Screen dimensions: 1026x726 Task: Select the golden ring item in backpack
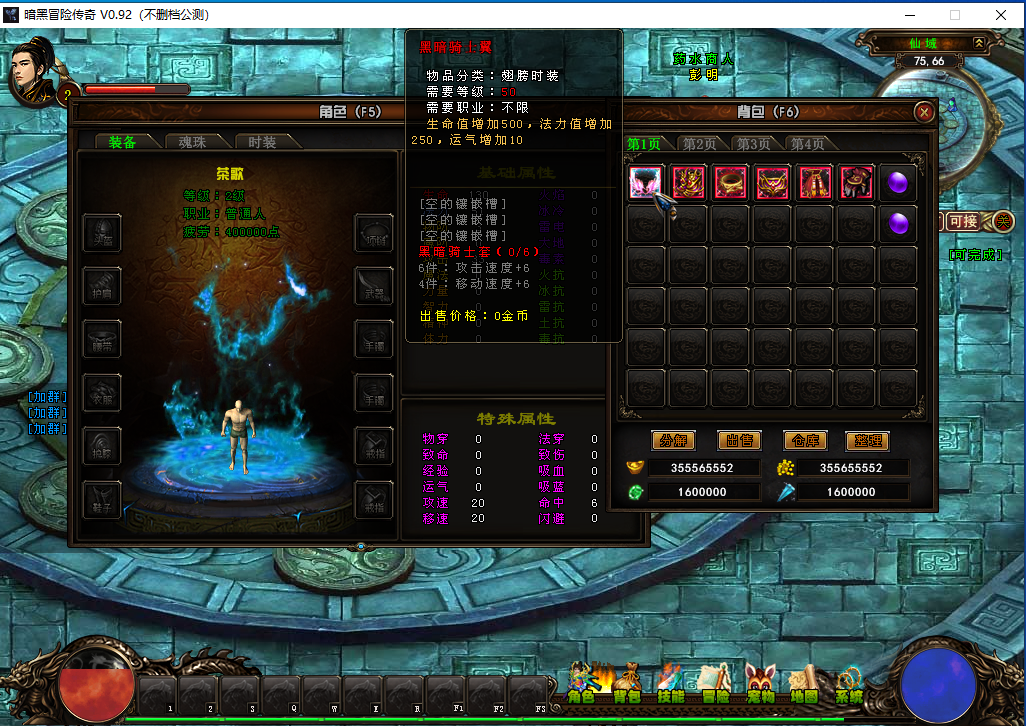pos(730,183)
